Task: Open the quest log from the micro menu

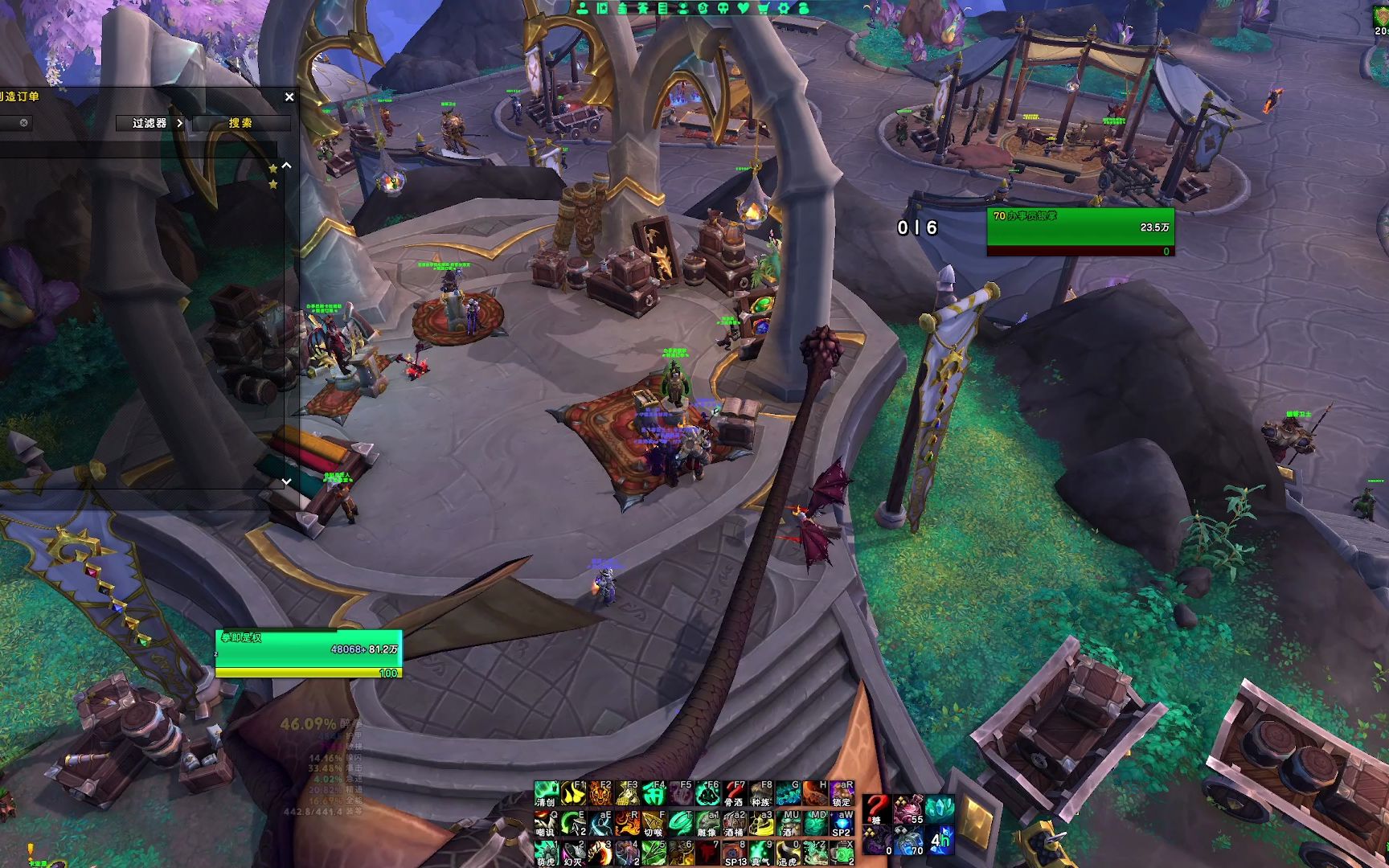Action: click(x=662, y=10)
